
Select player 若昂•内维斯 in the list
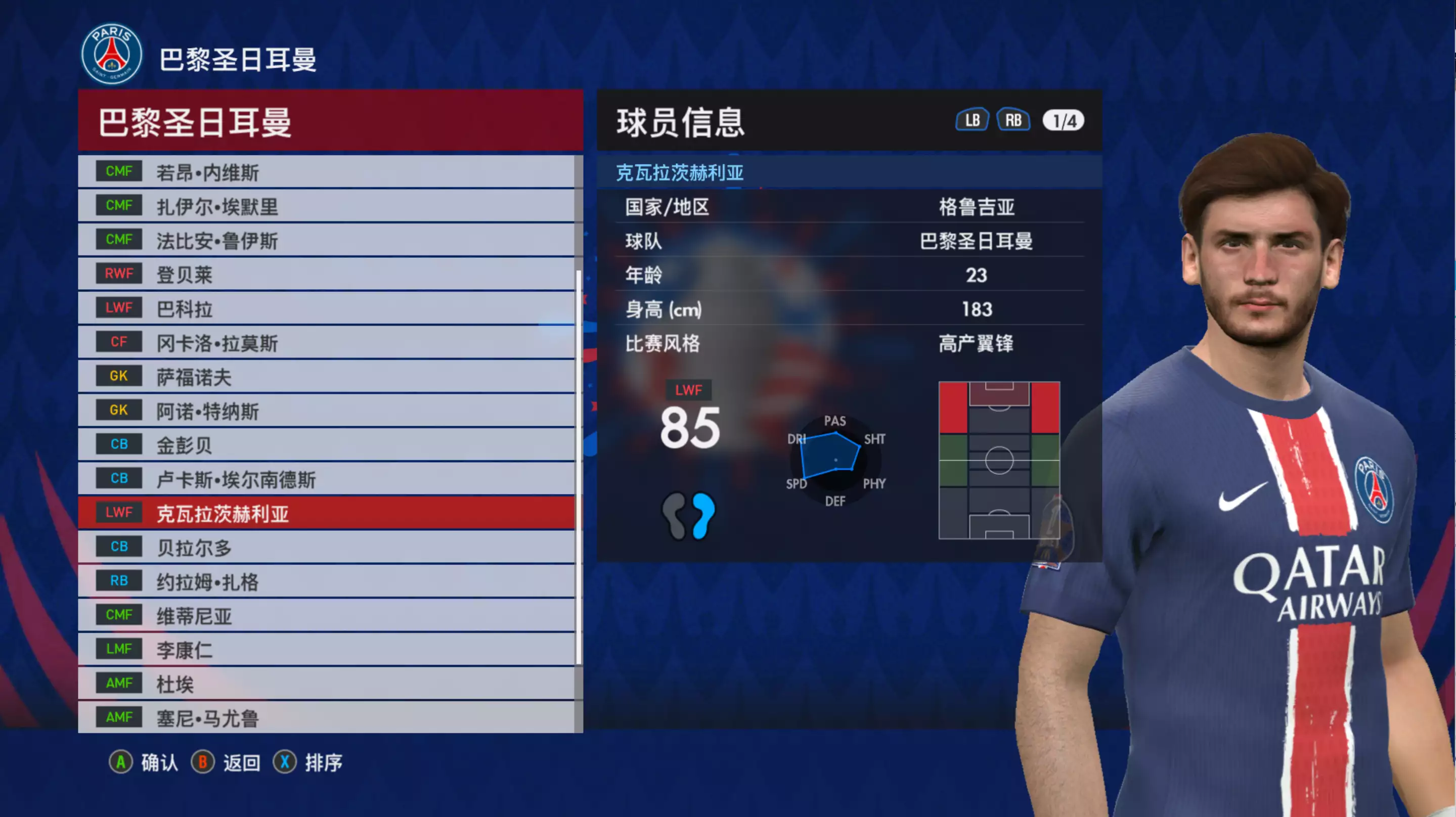coord(326,172)
